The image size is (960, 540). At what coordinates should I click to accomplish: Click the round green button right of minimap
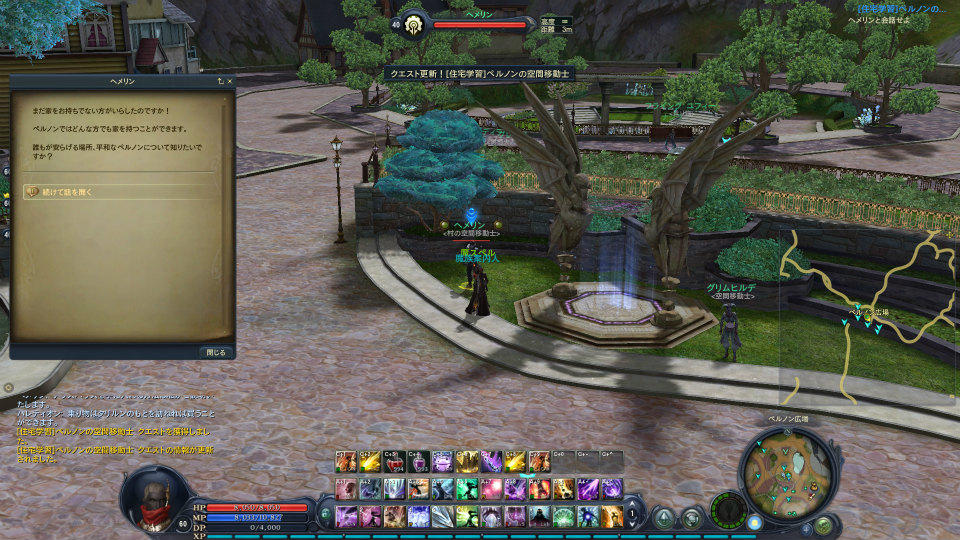824,525
